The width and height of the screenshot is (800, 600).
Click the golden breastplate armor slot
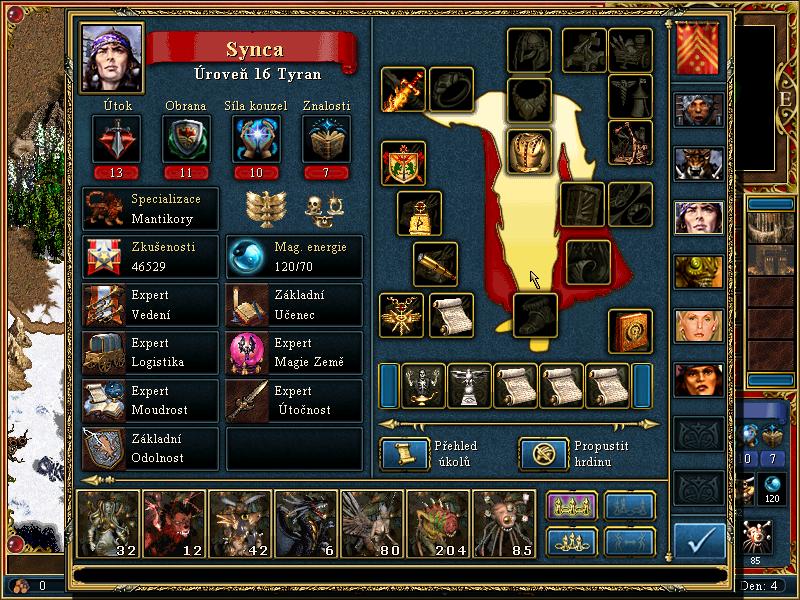point(530,151)
